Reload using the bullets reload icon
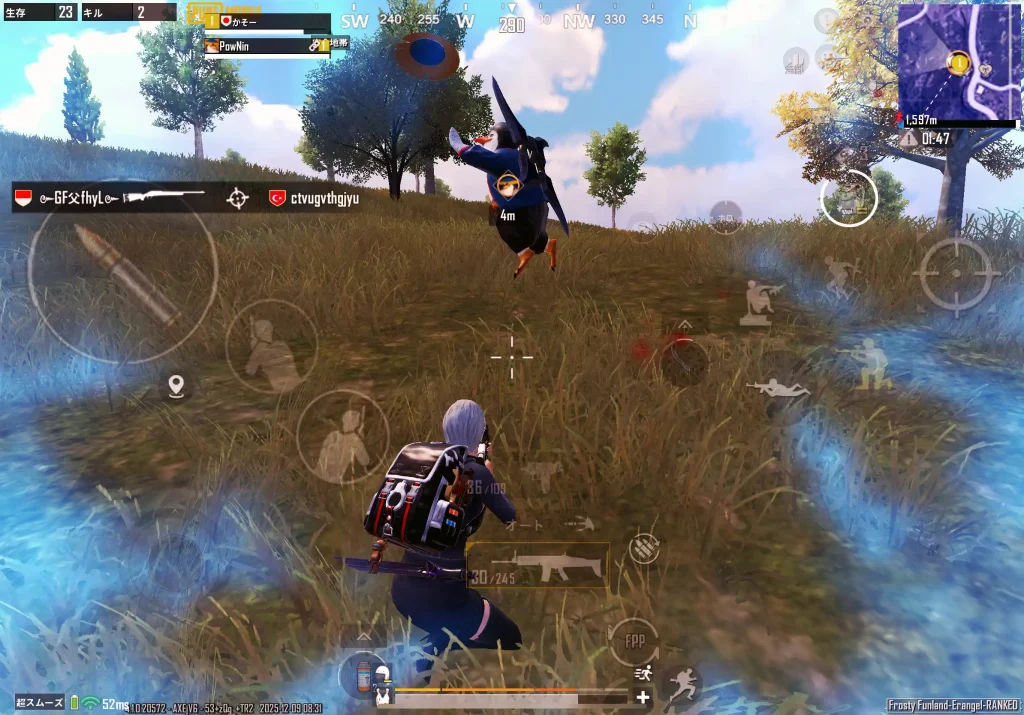This screenshot has height=715, width=1024. (645, 547)
